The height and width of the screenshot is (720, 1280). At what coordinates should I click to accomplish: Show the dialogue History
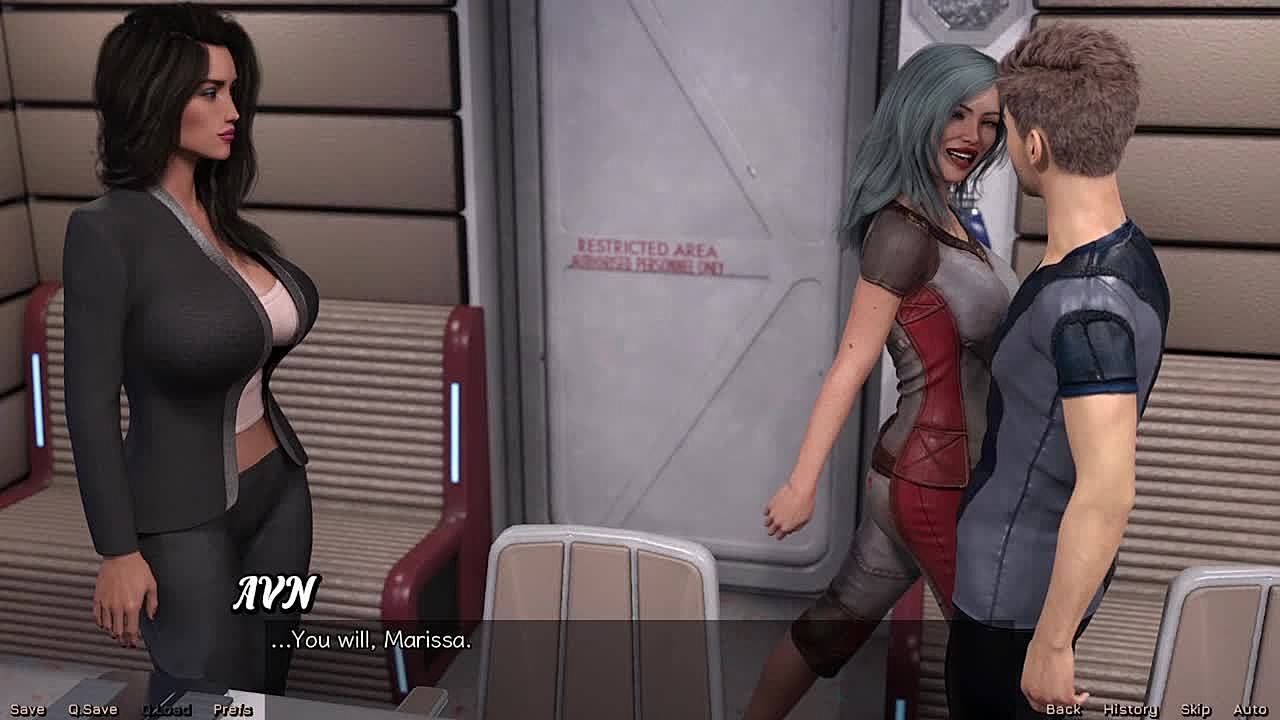tap(1130, 709)
